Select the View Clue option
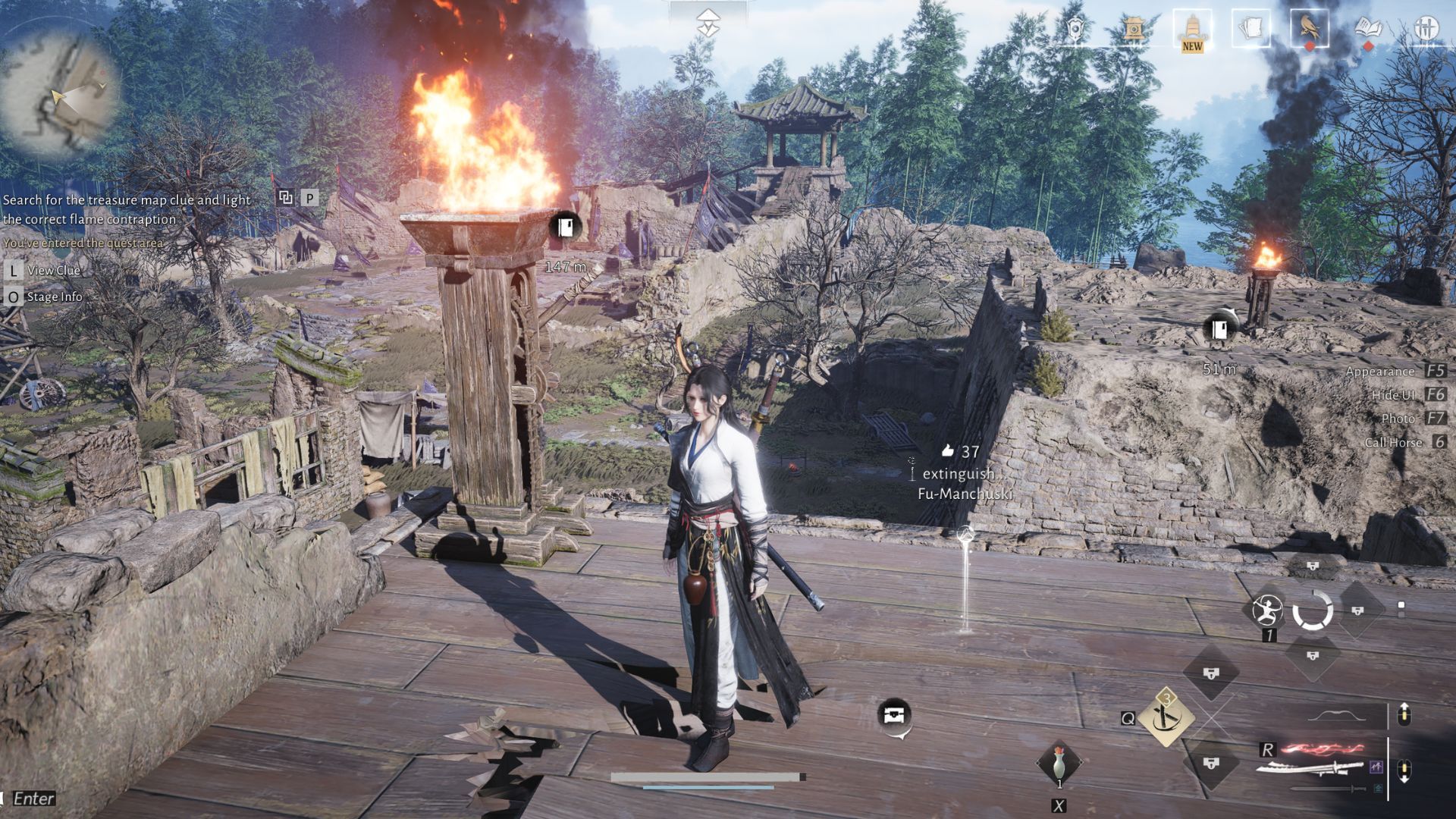1456x819 pixels. pos(53,270)
